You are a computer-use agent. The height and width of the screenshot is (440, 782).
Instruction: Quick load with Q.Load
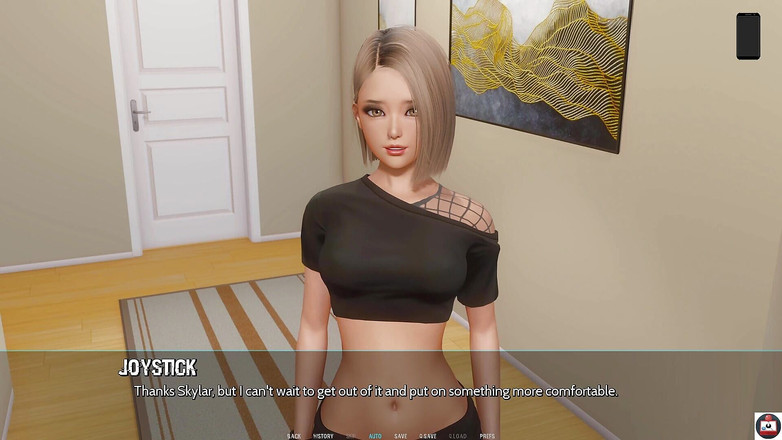(x=457, y=436)
